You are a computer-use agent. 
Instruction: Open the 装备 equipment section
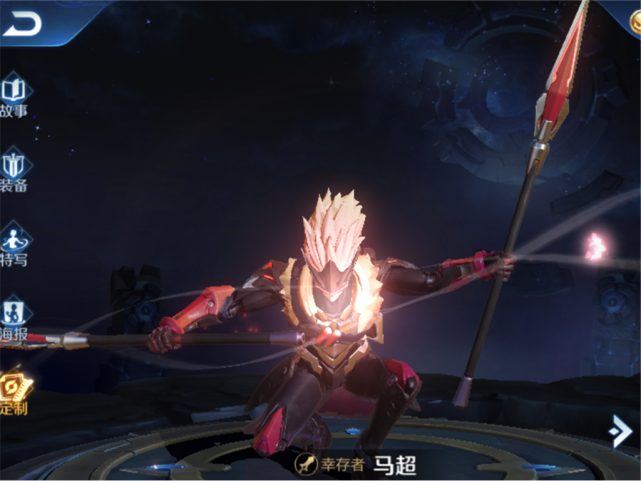coord(14,170)
